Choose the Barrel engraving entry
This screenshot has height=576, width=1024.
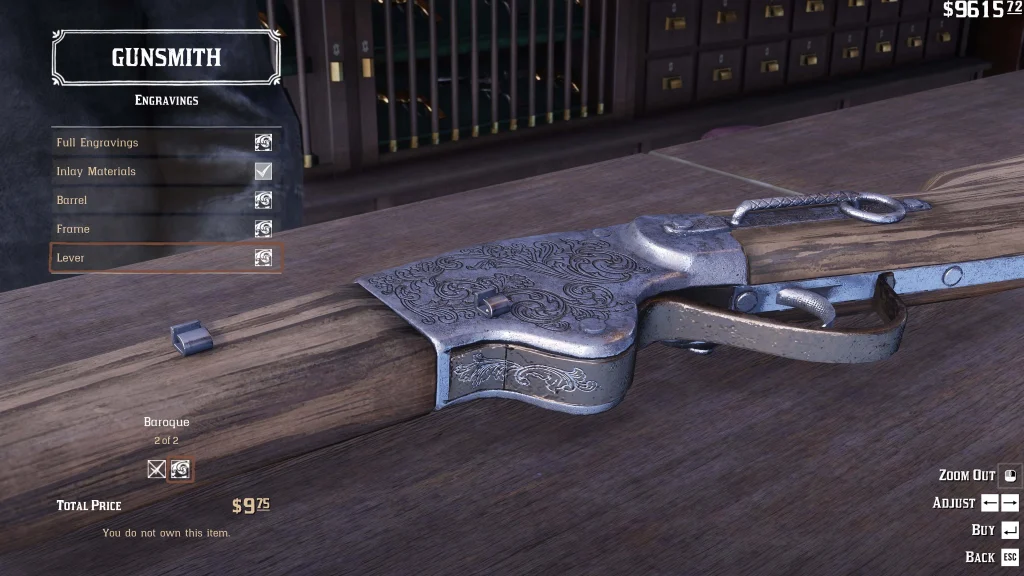tap(165, 201)
